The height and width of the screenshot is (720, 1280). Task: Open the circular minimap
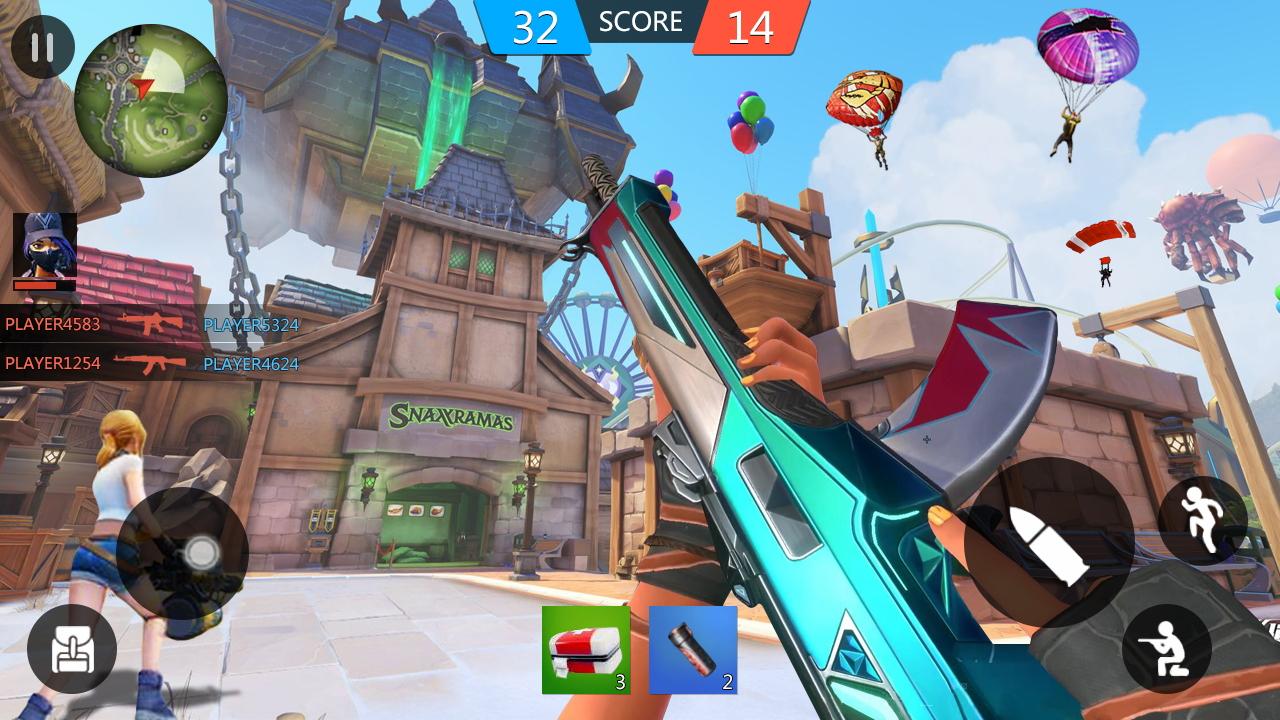[x=150, y=100]
